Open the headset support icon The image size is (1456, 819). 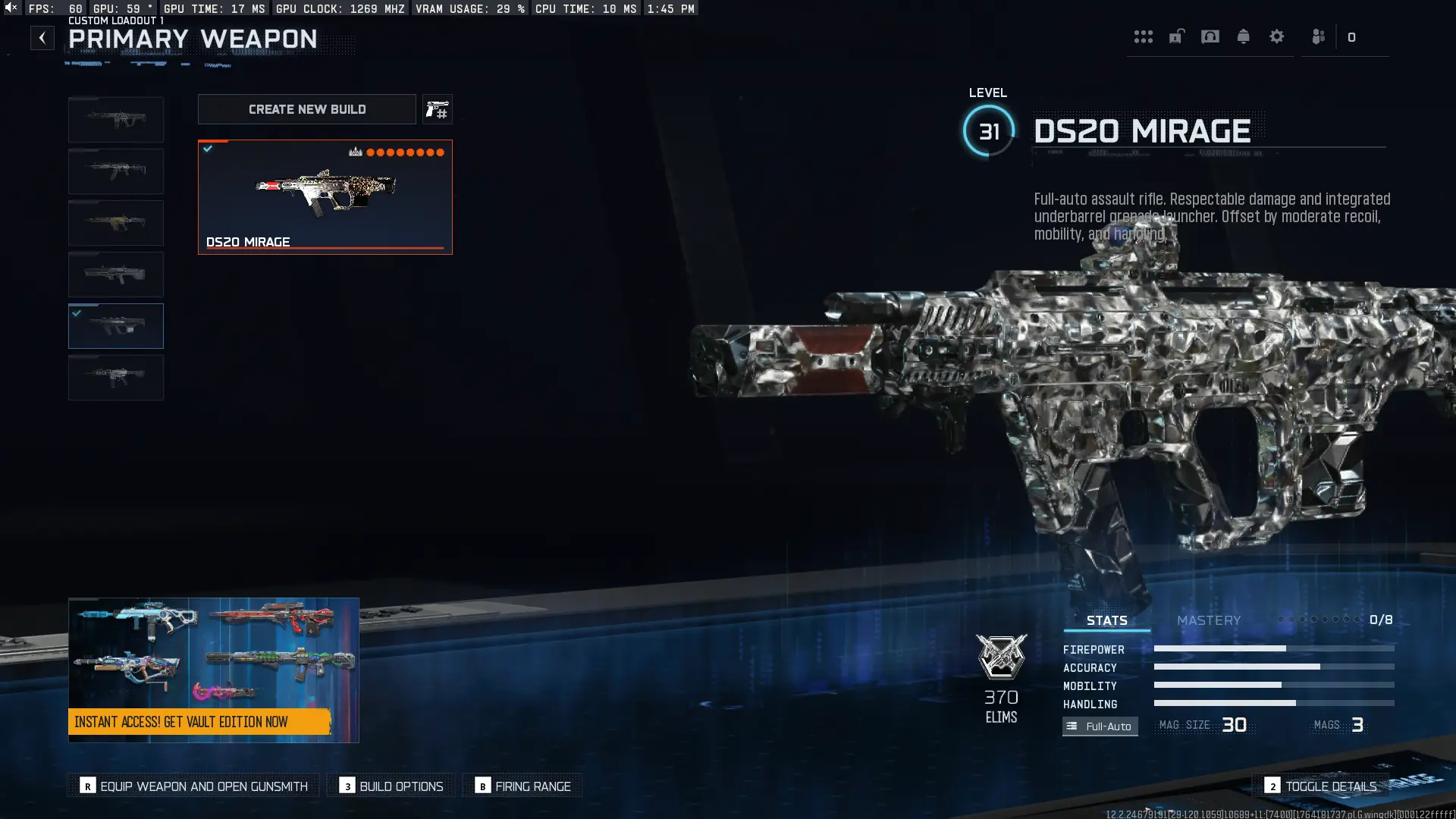[x=1210, y=36]
